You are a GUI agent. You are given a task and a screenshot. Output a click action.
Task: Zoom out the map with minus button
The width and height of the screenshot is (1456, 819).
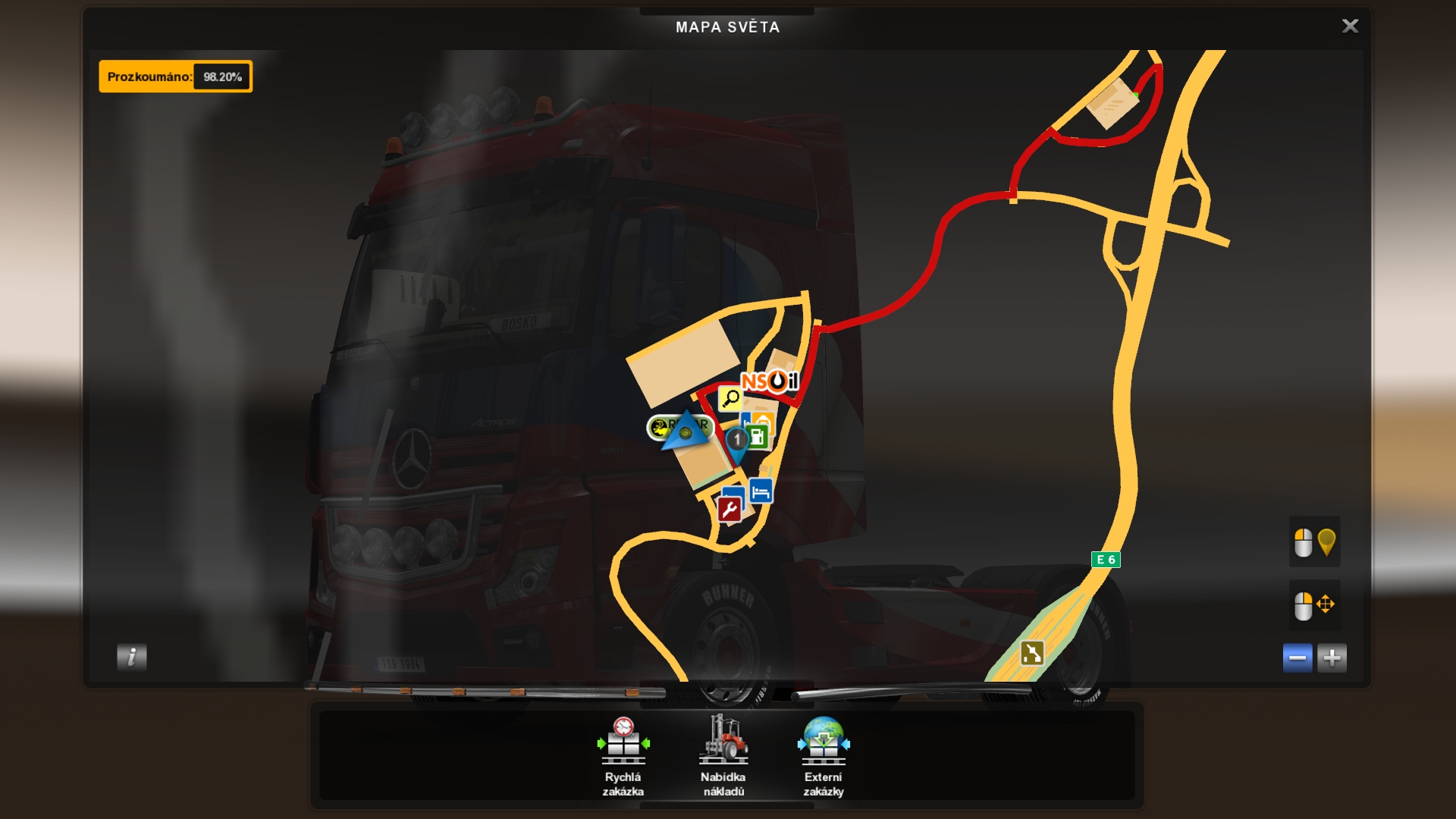1298,657
